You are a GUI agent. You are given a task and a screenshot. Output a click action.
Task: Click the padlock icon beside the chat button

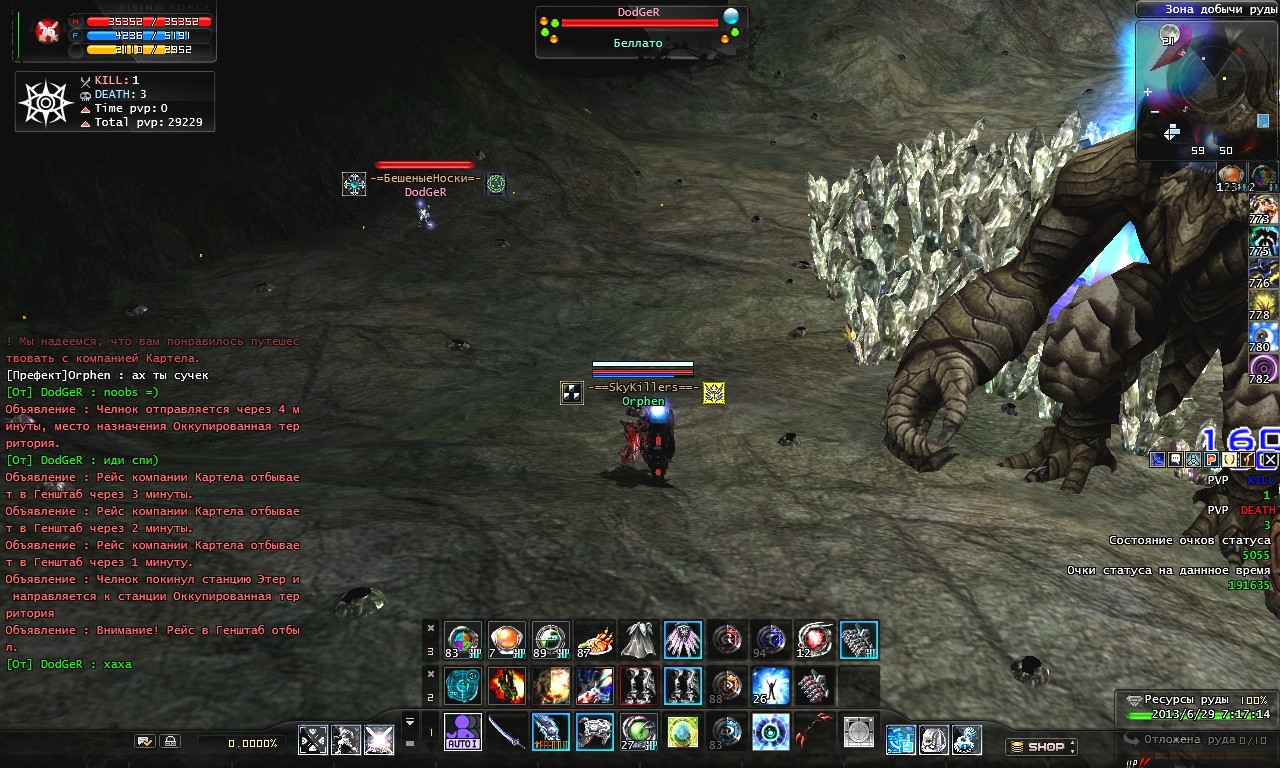[x=170, y=741]
